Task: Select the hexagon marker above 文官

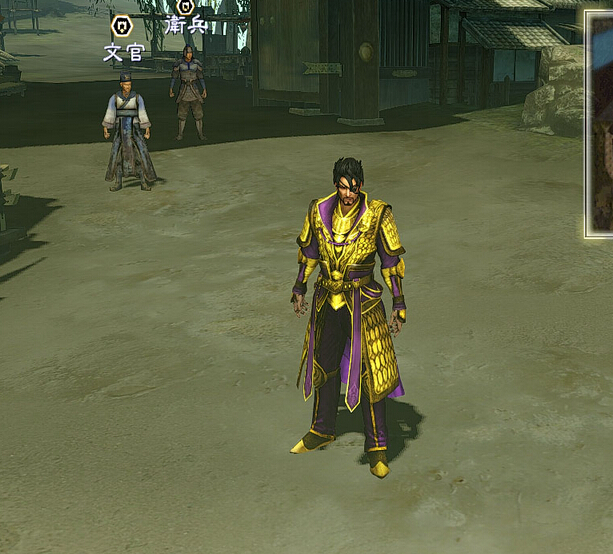Action: (122, 26)
